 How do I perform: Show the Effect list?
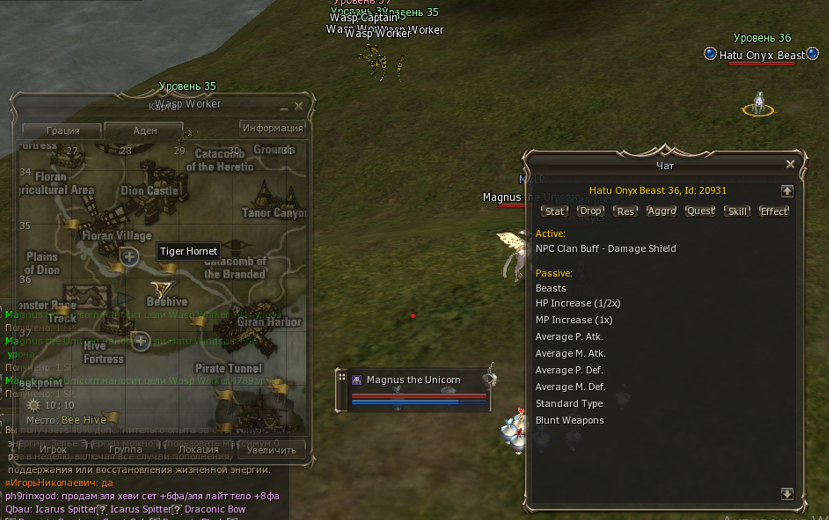click(x=774, y=211)
